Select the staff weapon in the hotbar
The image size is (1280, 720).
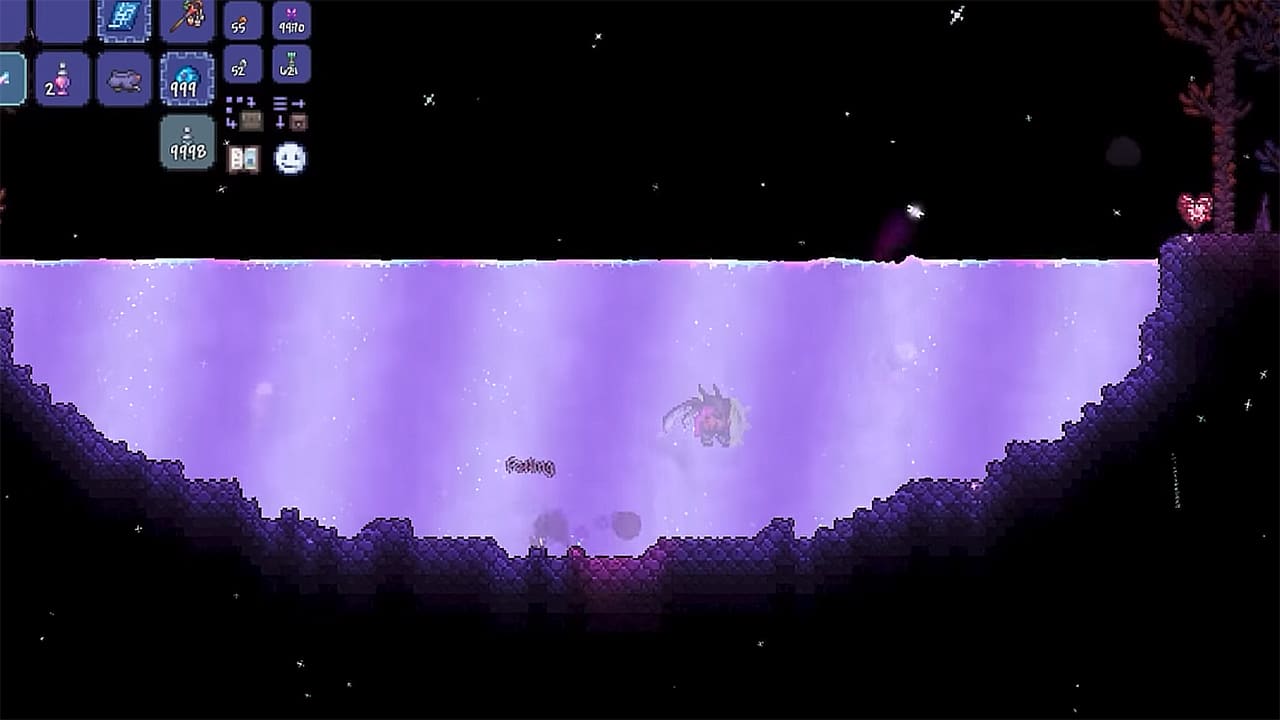[189, 16]
